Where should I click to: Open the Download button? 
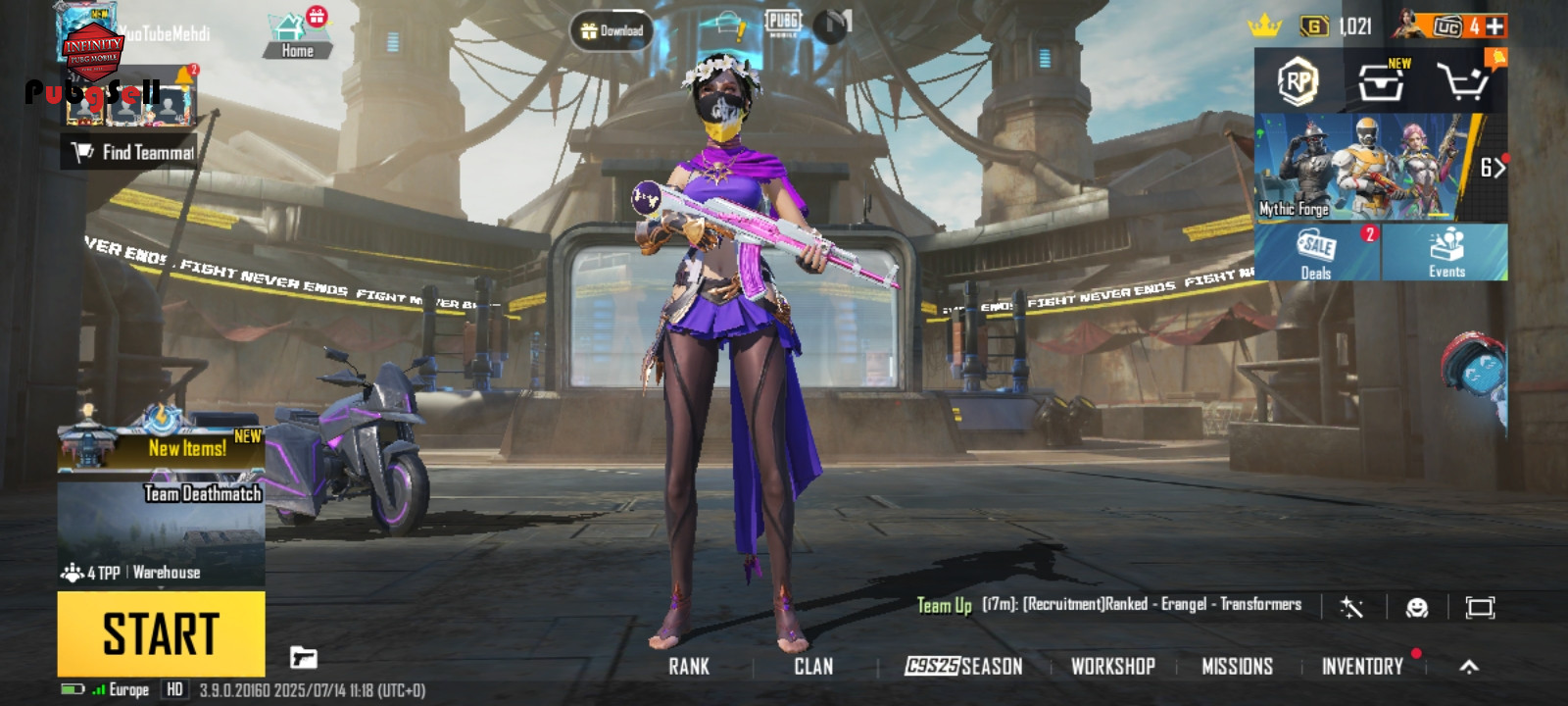pos(612,31)
